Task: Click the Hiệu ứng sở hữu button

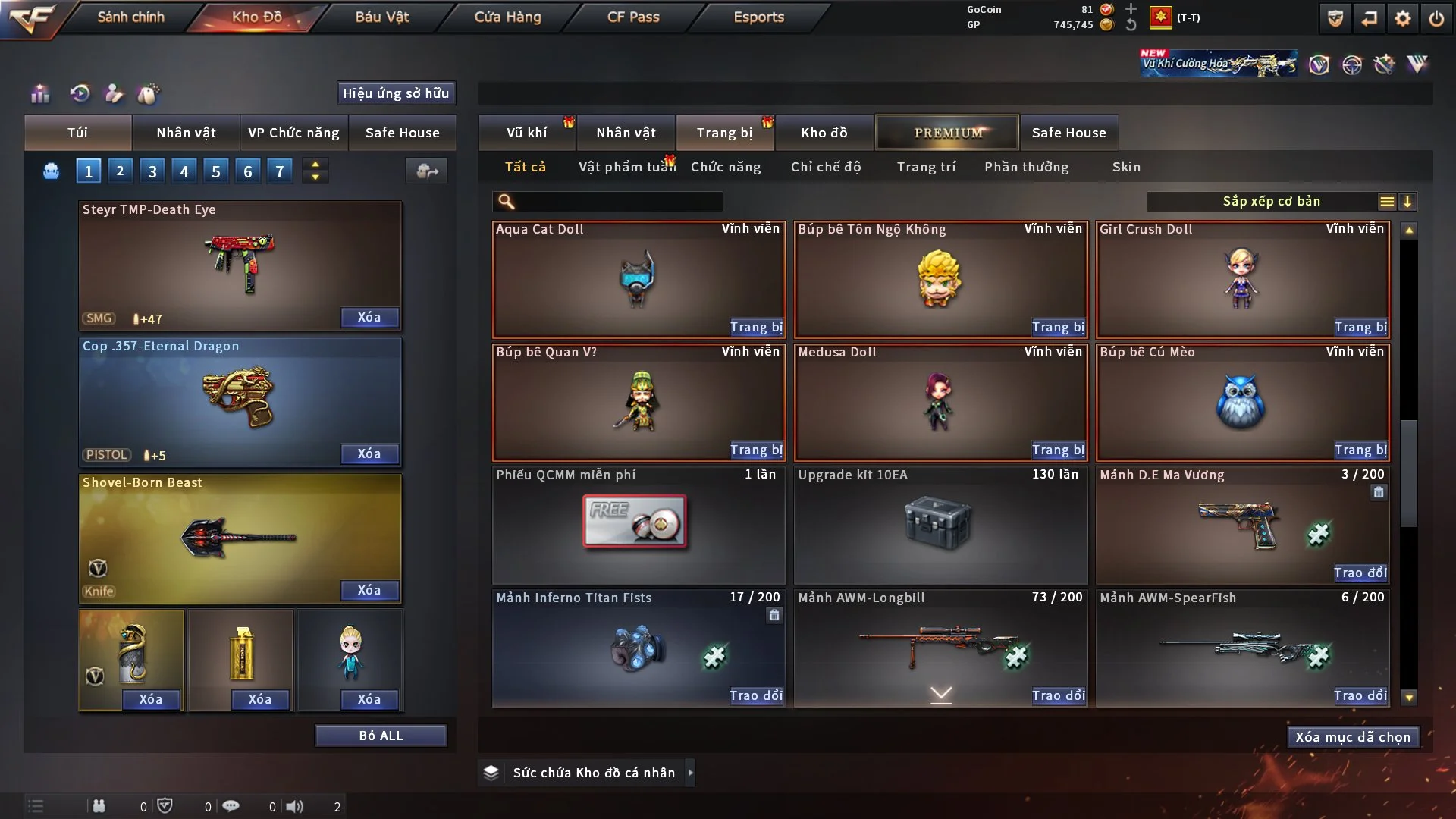Action: tap(396, 93)
